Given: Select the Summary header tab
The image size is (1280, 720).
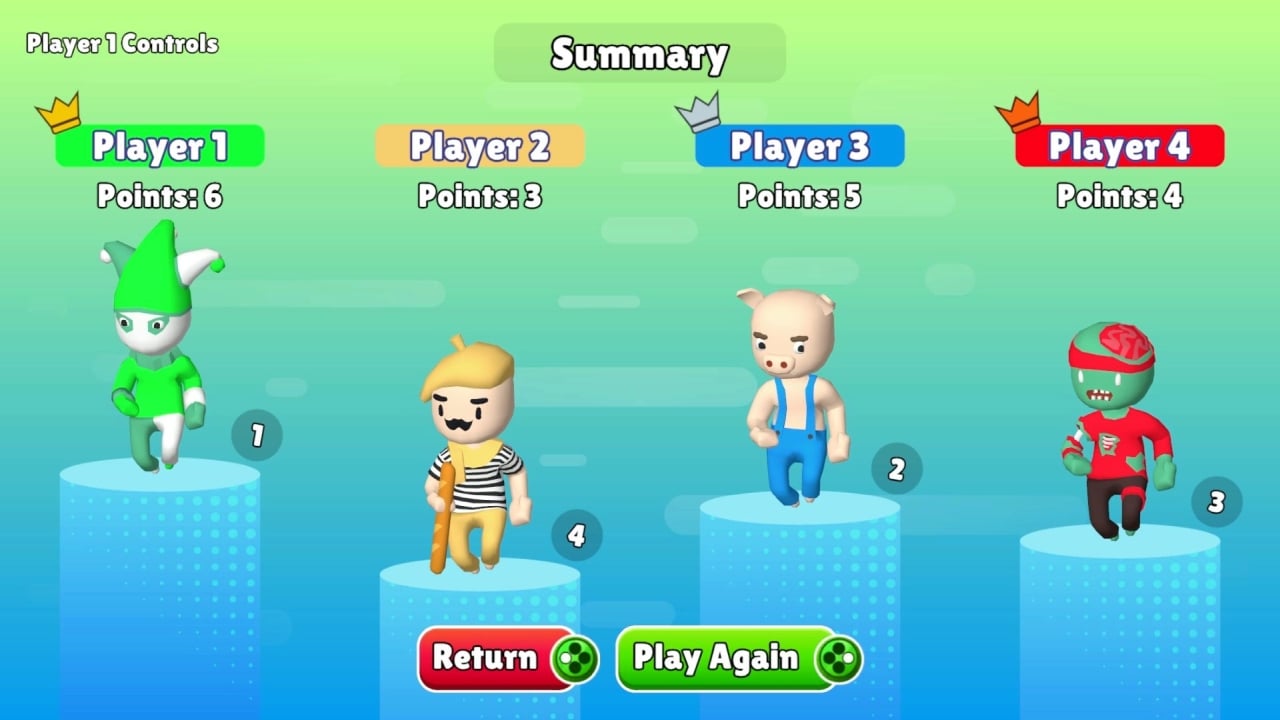Looking at the screenshot, I should 639,54.
